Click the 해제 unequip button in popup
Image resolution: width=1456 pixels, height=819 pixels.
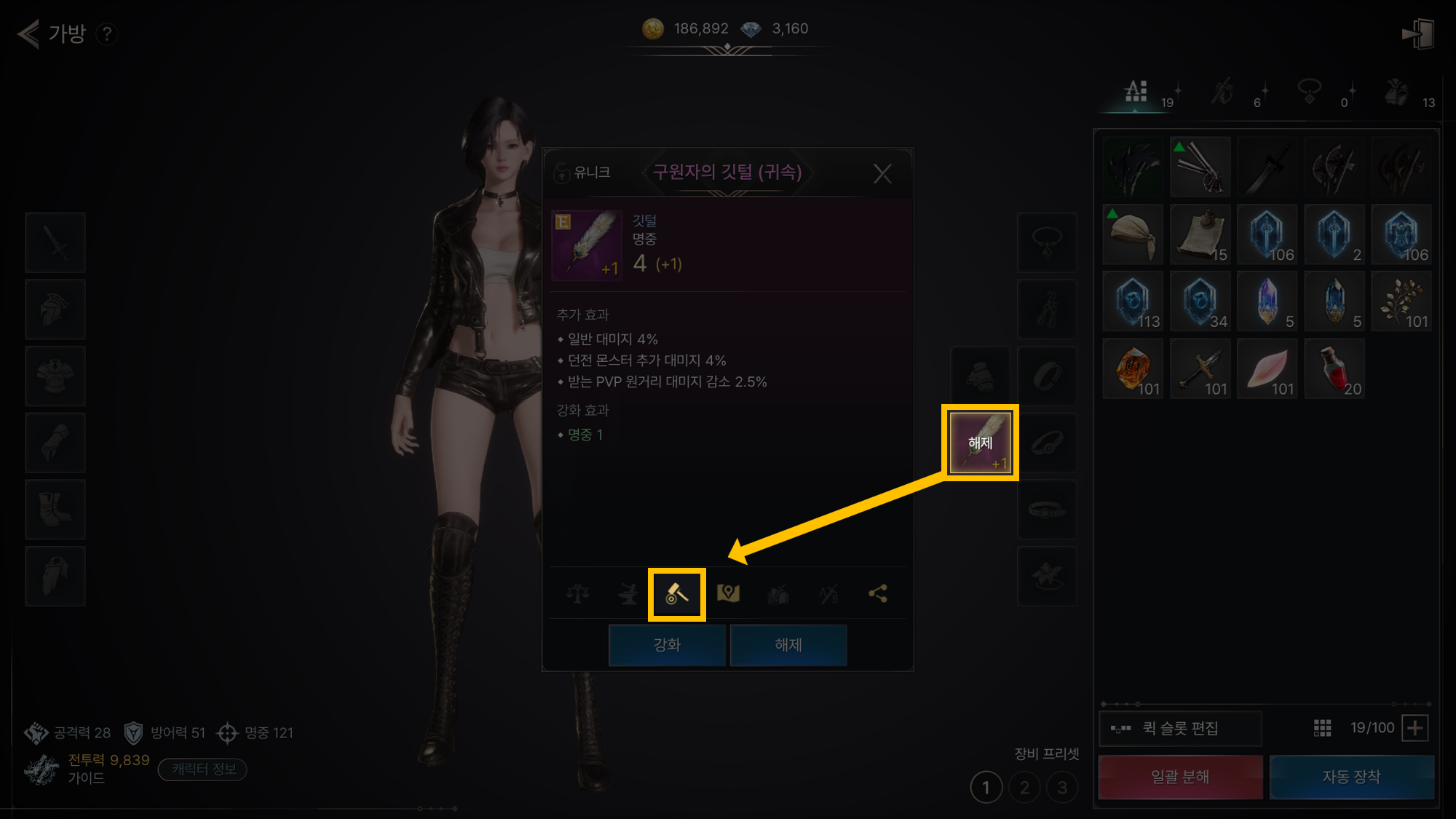[788, 645]
